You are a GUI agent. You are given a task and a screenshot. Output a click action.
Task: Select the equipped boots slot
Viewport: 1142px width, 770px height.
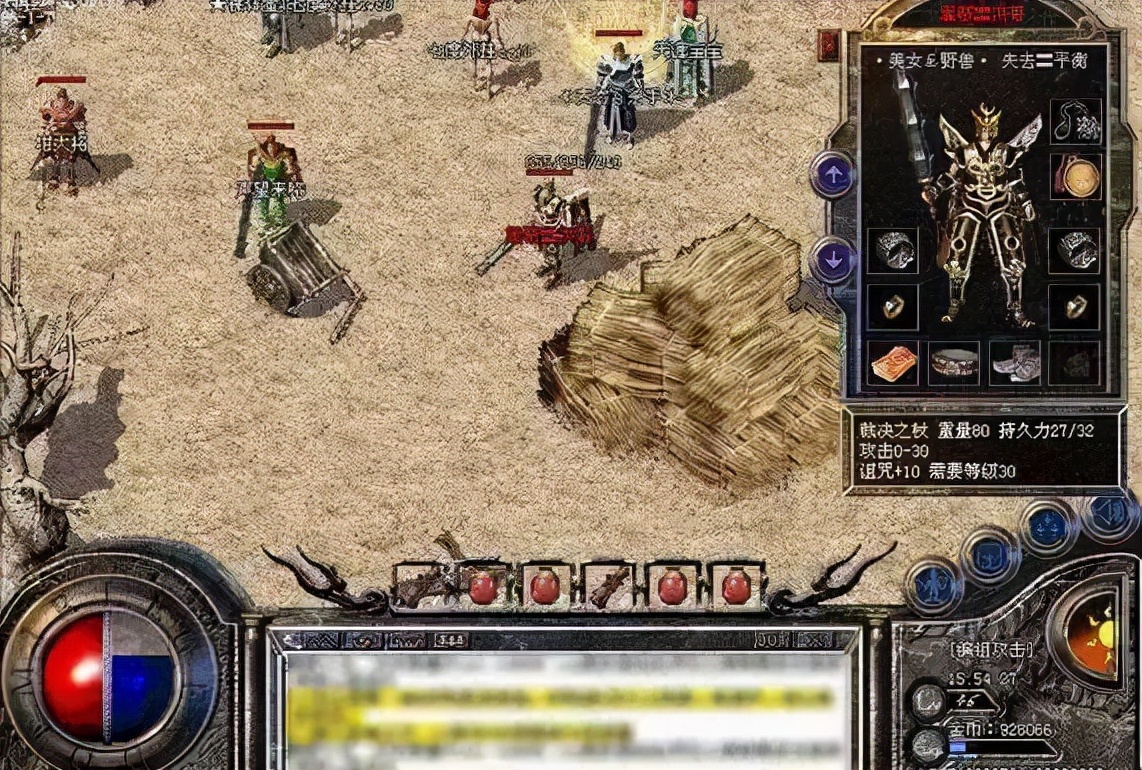tap(1014, 364)
